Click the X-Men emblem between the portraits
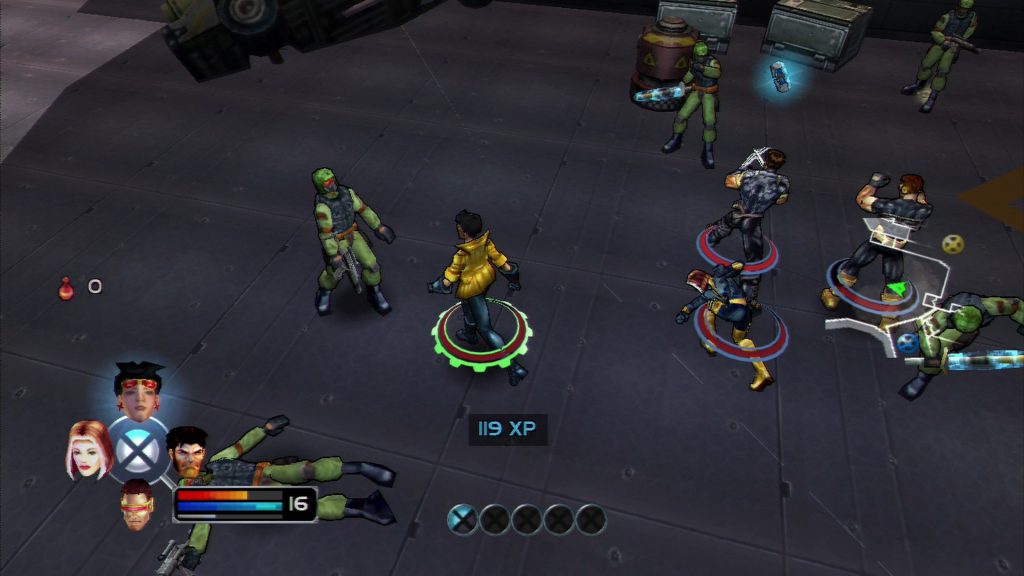The image size is (1024, 576). pyautogui.click(x=138, y=449)
